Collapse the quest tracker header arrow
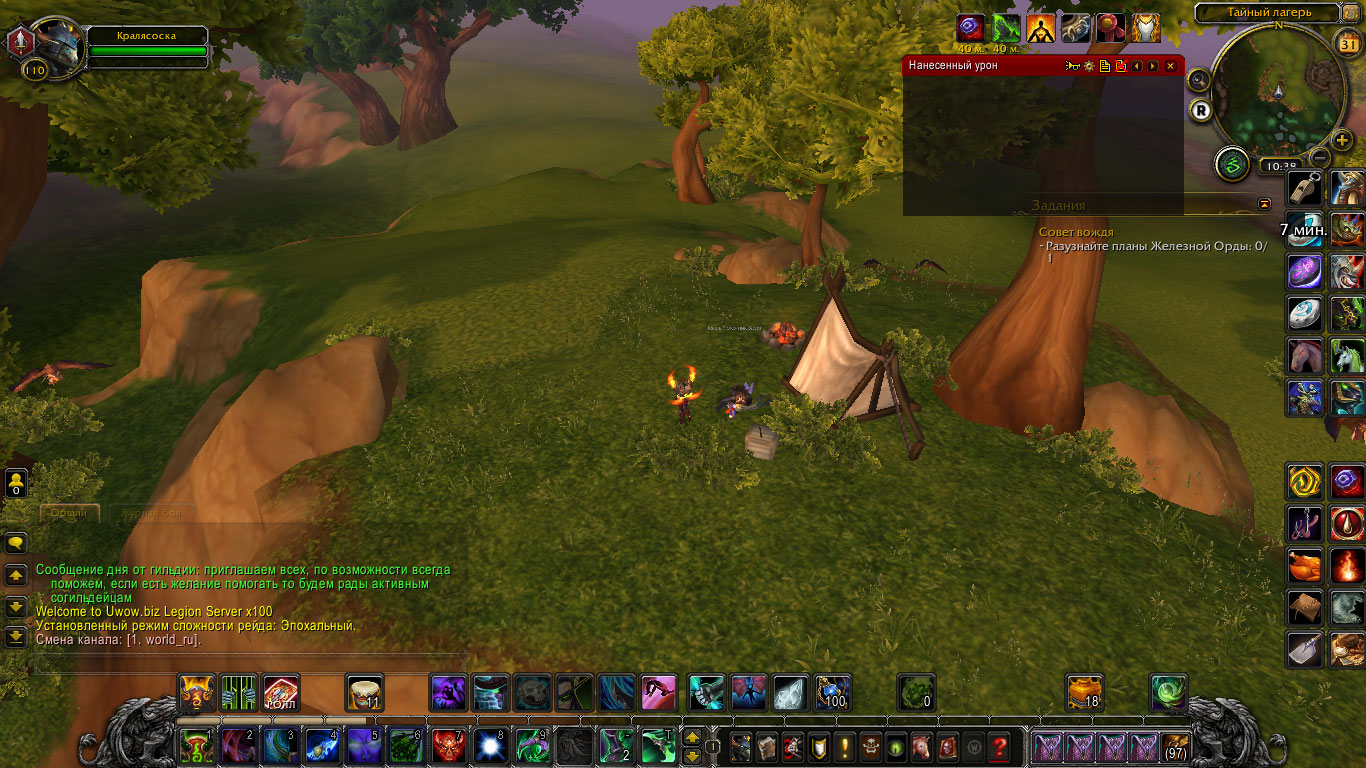Image resolution: width=1366 pixels, height=768 pixels. 1265,204
